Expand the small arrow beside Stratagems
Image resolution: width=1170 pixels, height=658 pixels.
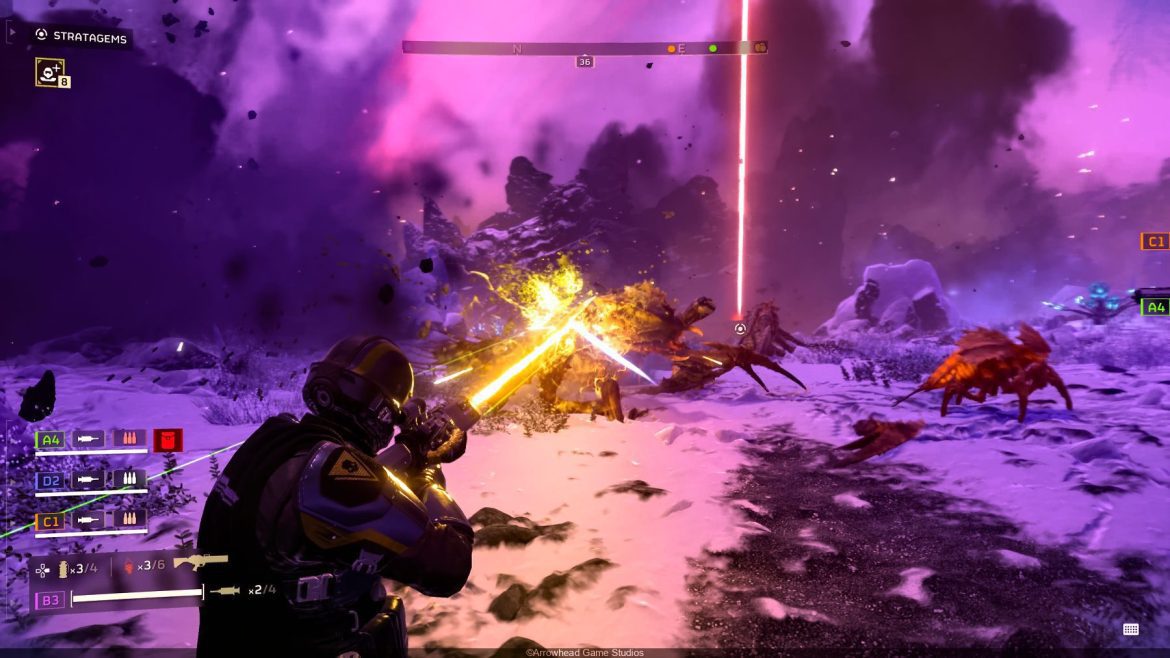(x=11, y=33)
